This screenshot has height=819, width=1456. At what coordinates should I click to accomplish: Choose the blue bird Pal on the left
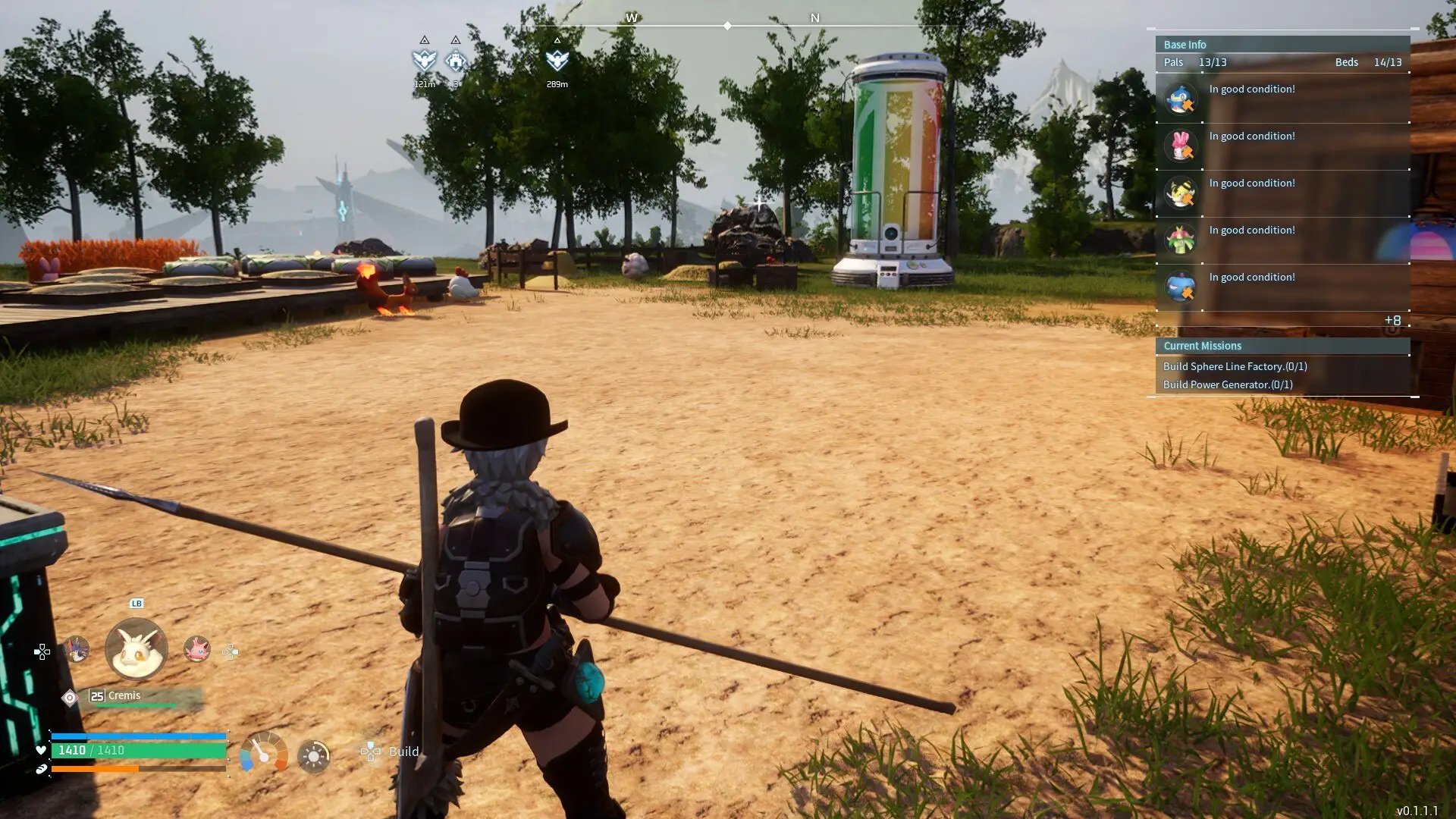(x=76, y=649)
